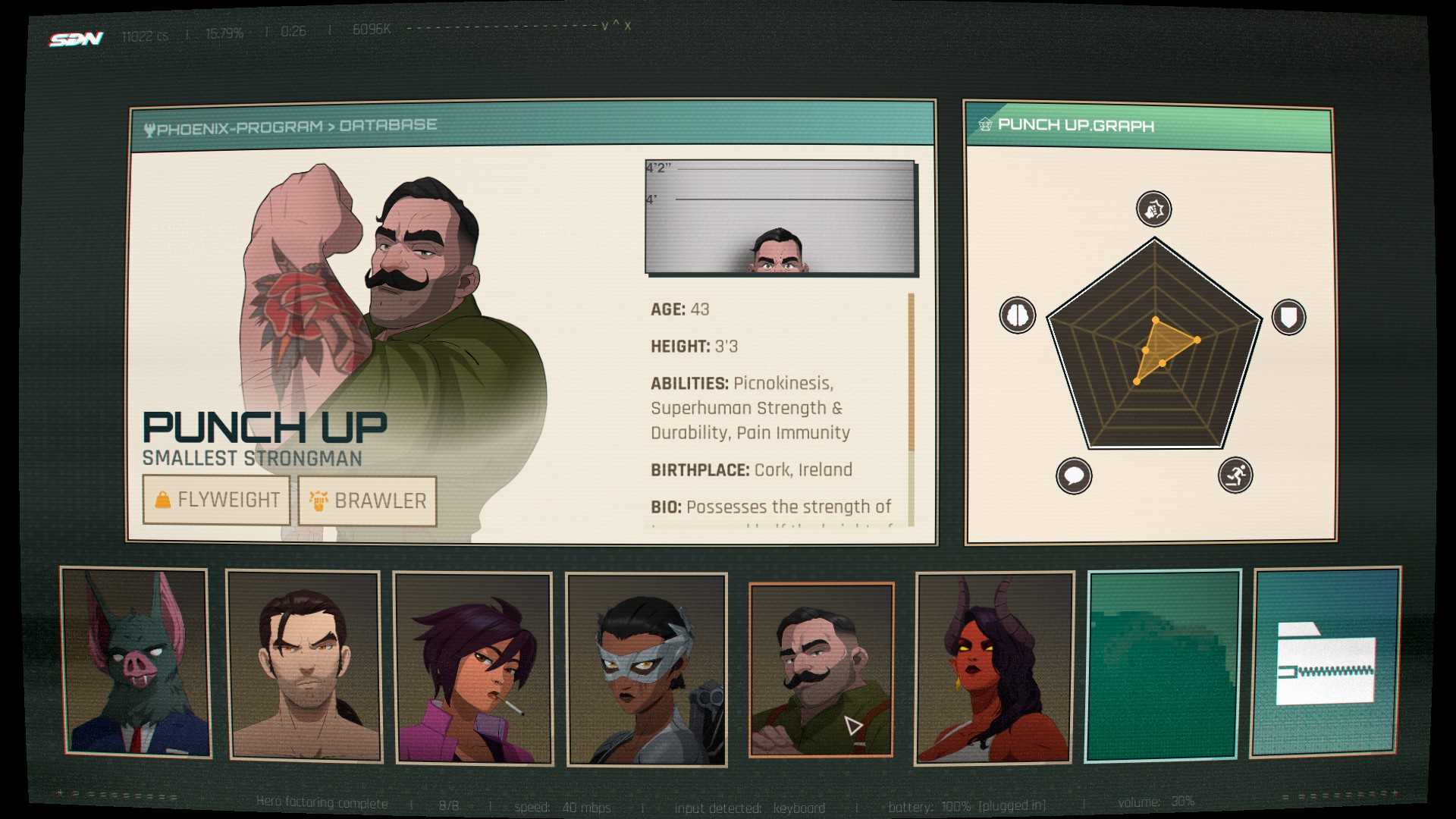The image size is (1456, 819).
Task: Choose the red horned demon woman portrait
Action: [x=994, y=667]
